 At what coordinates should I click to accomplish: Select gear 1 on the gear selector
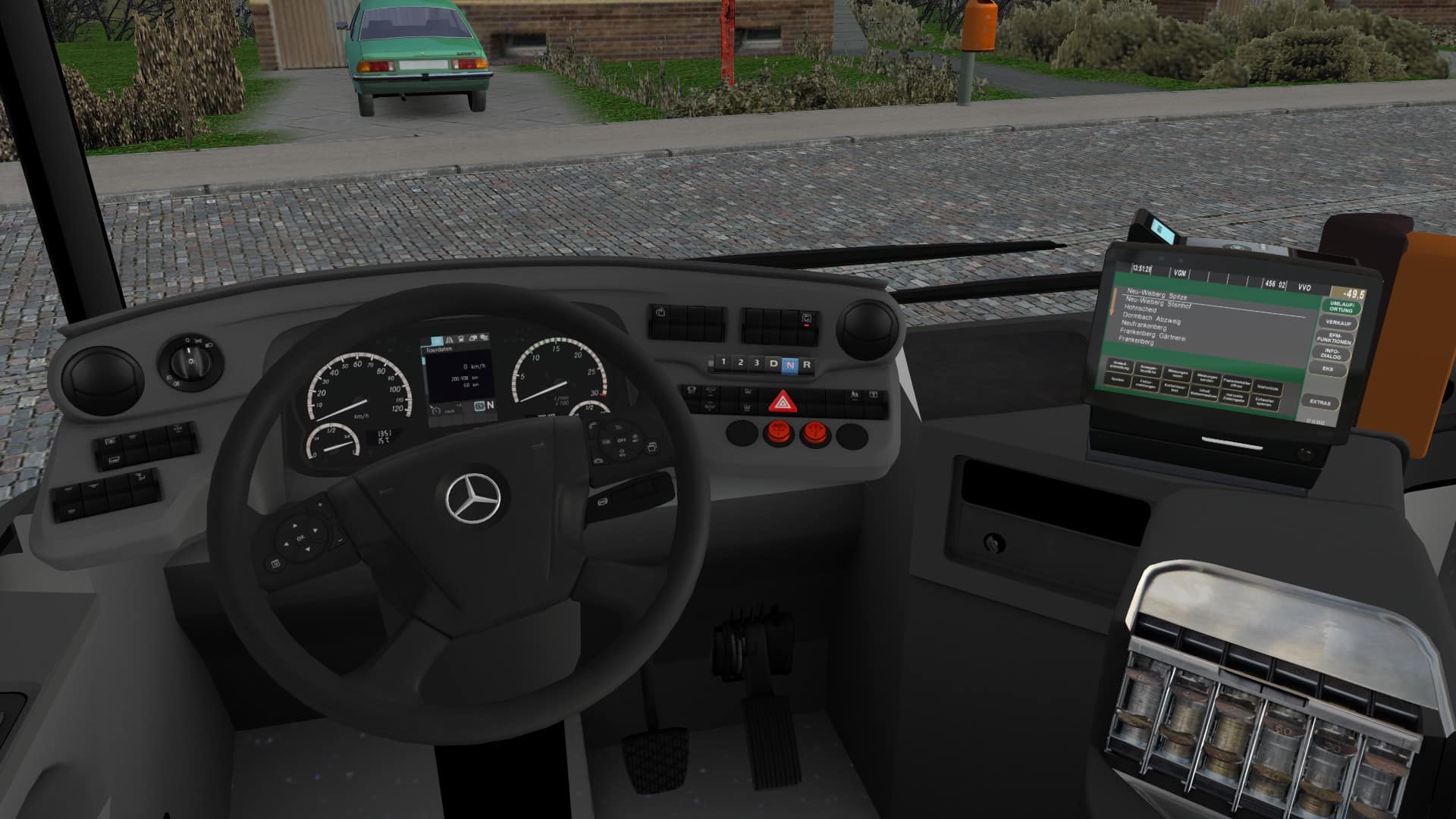(723, 362)
